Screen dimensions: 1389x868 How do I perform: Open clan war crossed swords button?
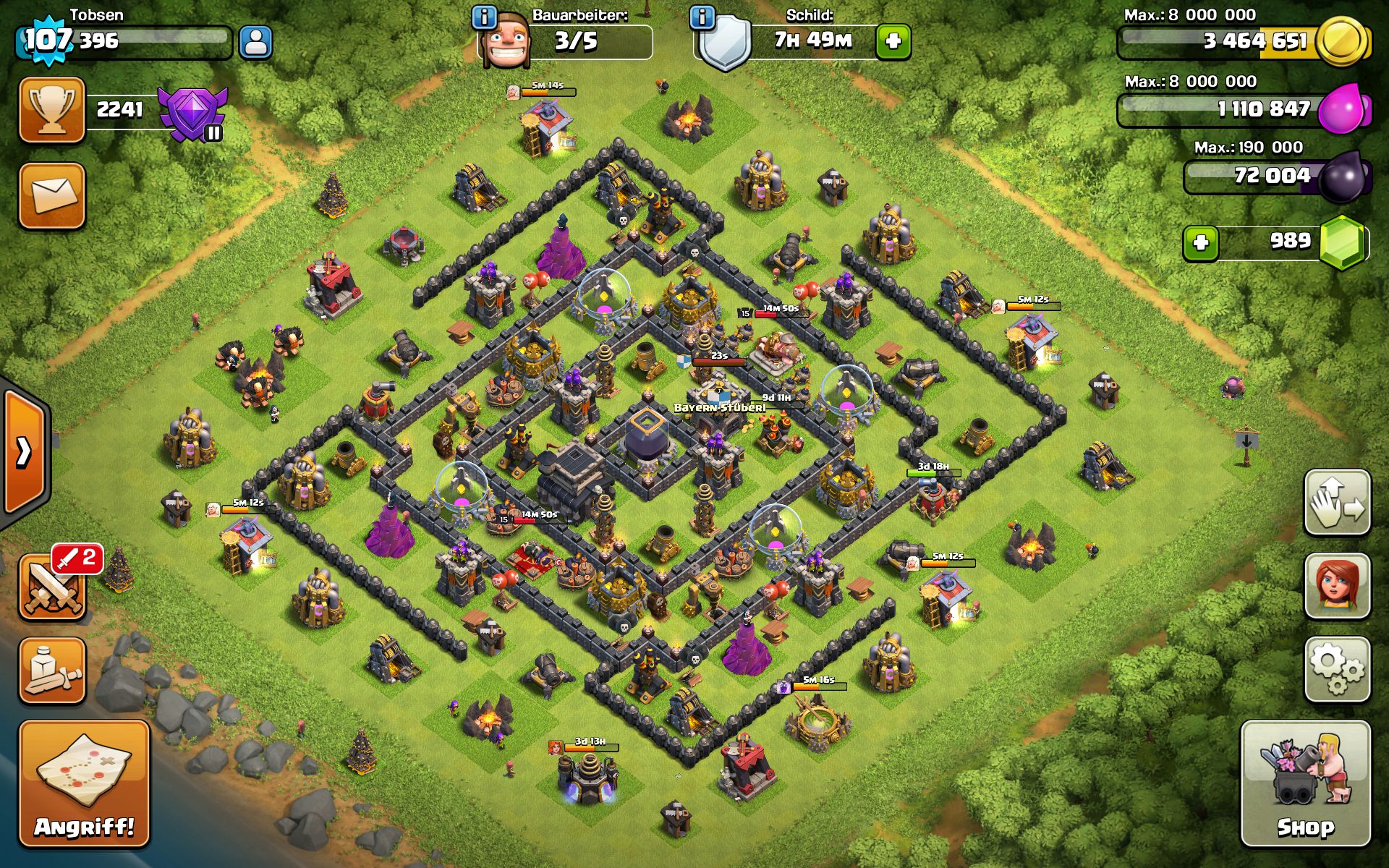[x=52, y=587]
